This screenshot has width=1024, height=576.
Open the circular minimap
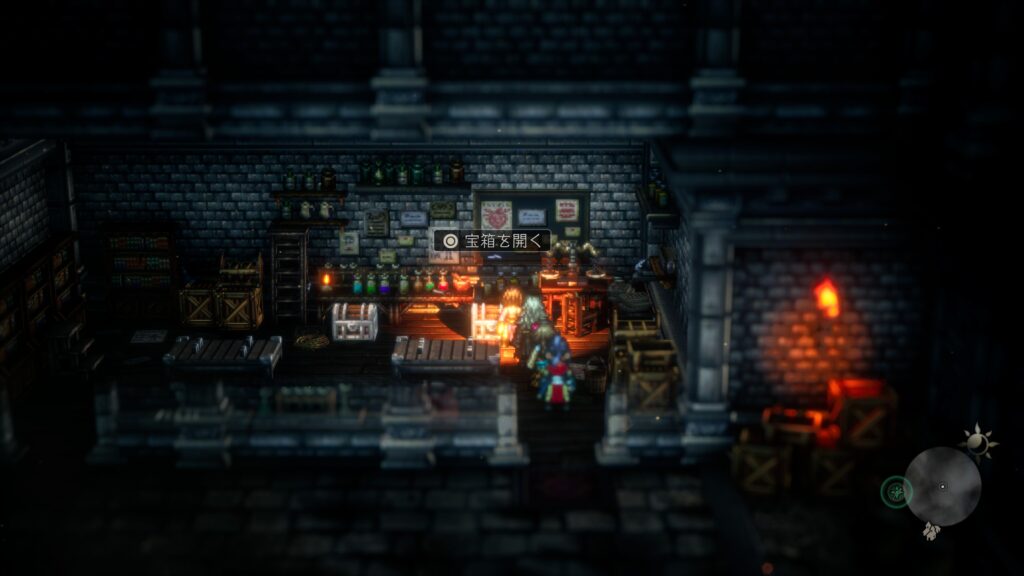942,487
